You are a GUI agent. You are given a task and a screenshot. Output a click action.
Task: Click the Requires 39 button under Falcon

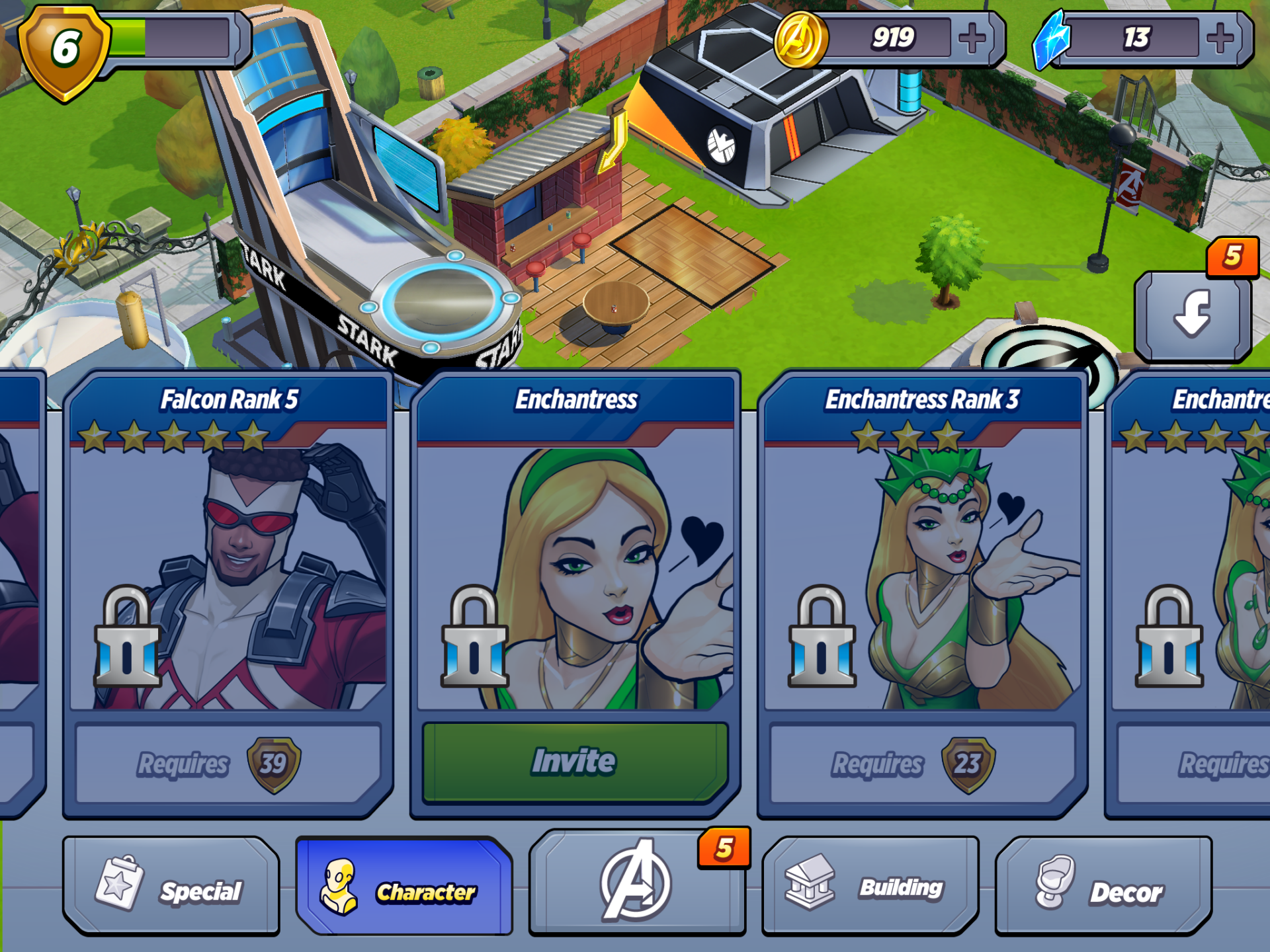[228, 764]
